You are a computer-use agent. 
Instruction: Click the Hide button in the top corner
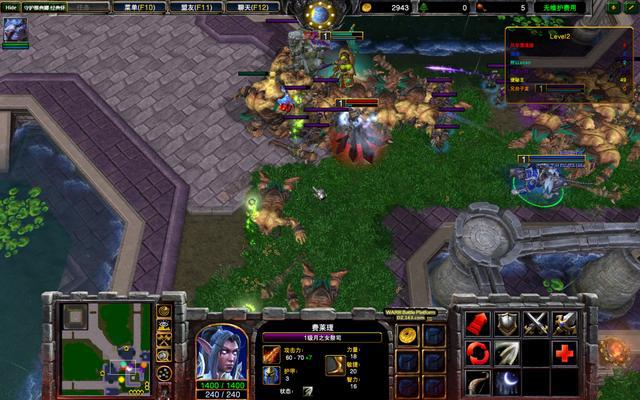pyautogui.click(x=11, y=7)
